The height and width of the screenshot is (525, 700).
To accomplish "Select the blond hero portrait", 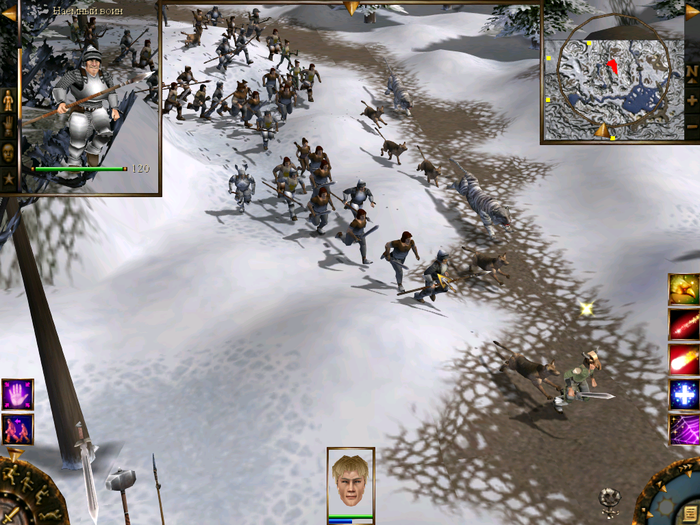I will (x=350, y=483).
